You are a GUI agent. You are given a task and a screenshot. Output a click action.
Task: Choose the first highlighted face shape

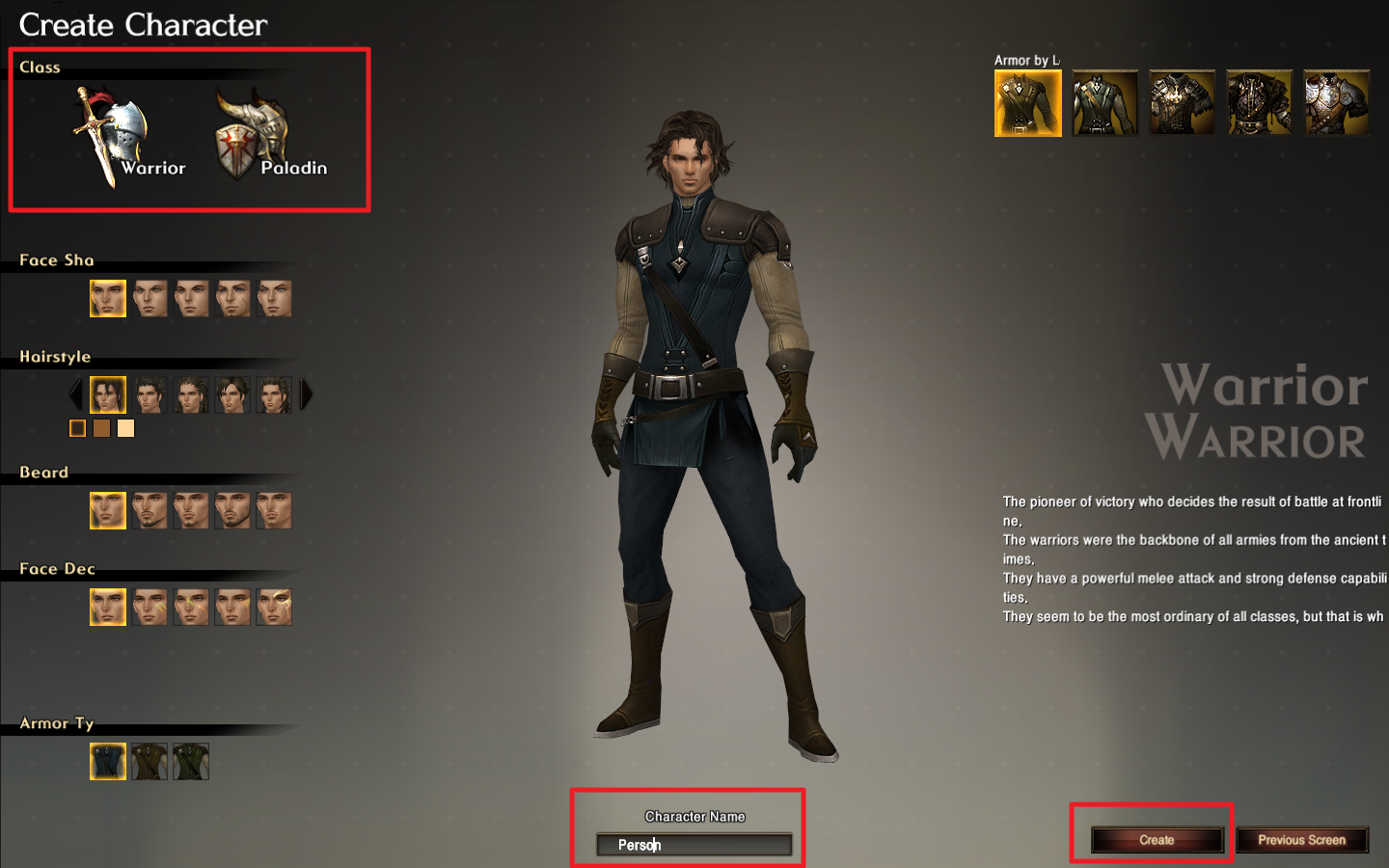click(108, 299)
